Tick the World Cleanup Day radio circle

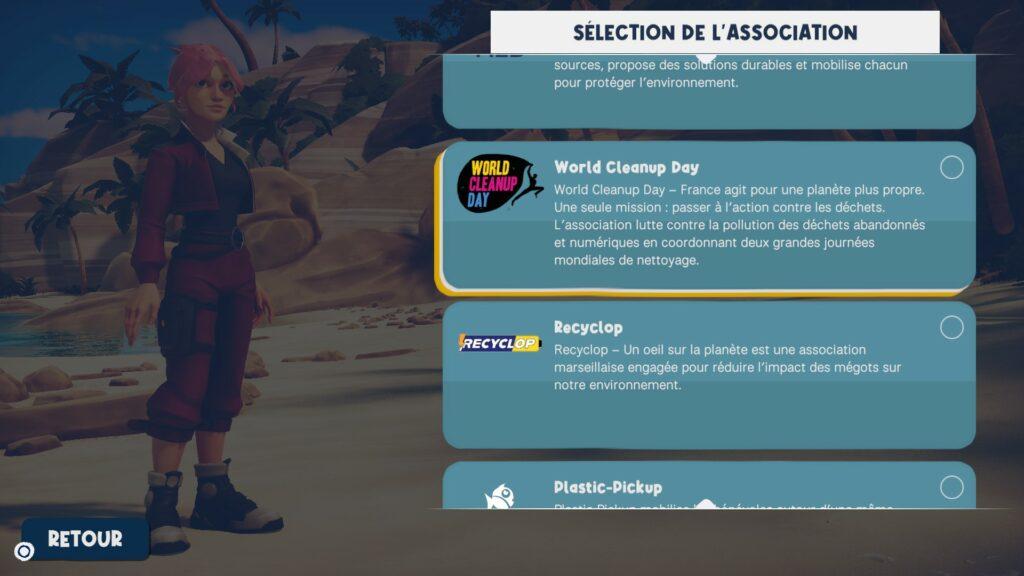tap(952, 167)
